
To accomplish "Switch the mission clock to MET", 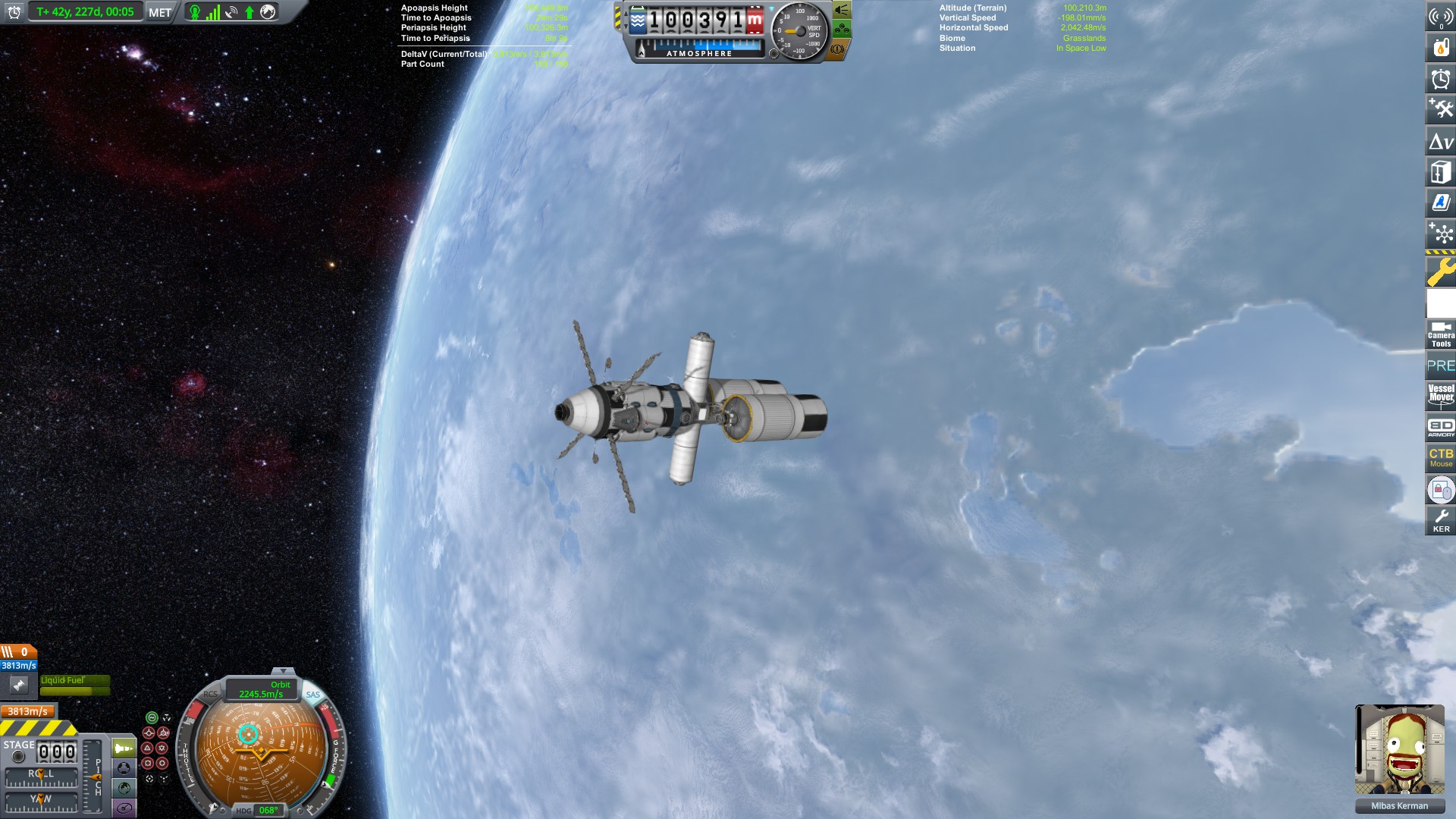I will pyautogui.click(x=158, y=11).
